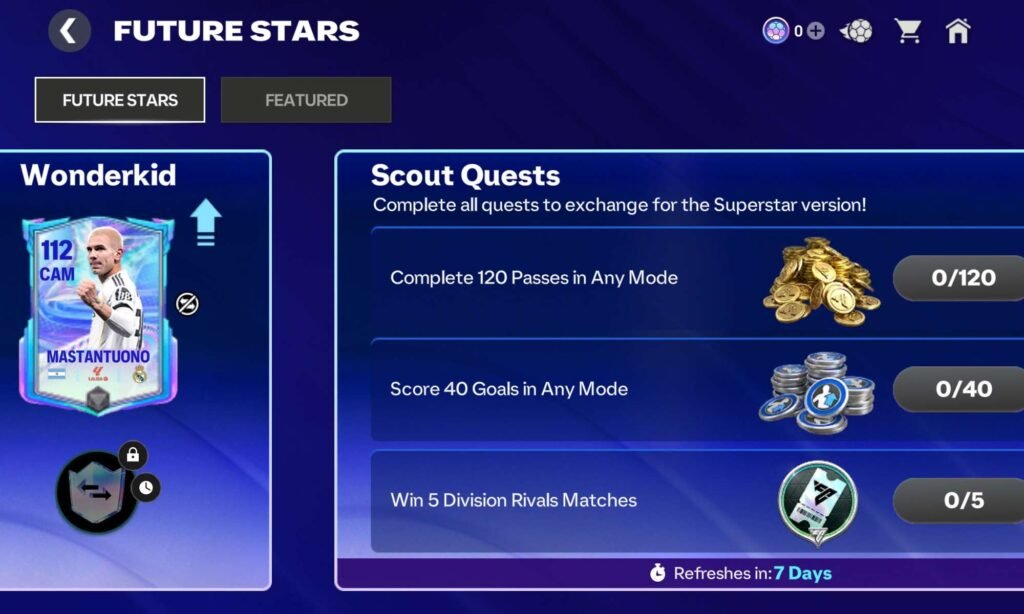The height and width of the screenshot is (614, 1024).
Task: Add gems with the plus button
Action: coord(816,31)
